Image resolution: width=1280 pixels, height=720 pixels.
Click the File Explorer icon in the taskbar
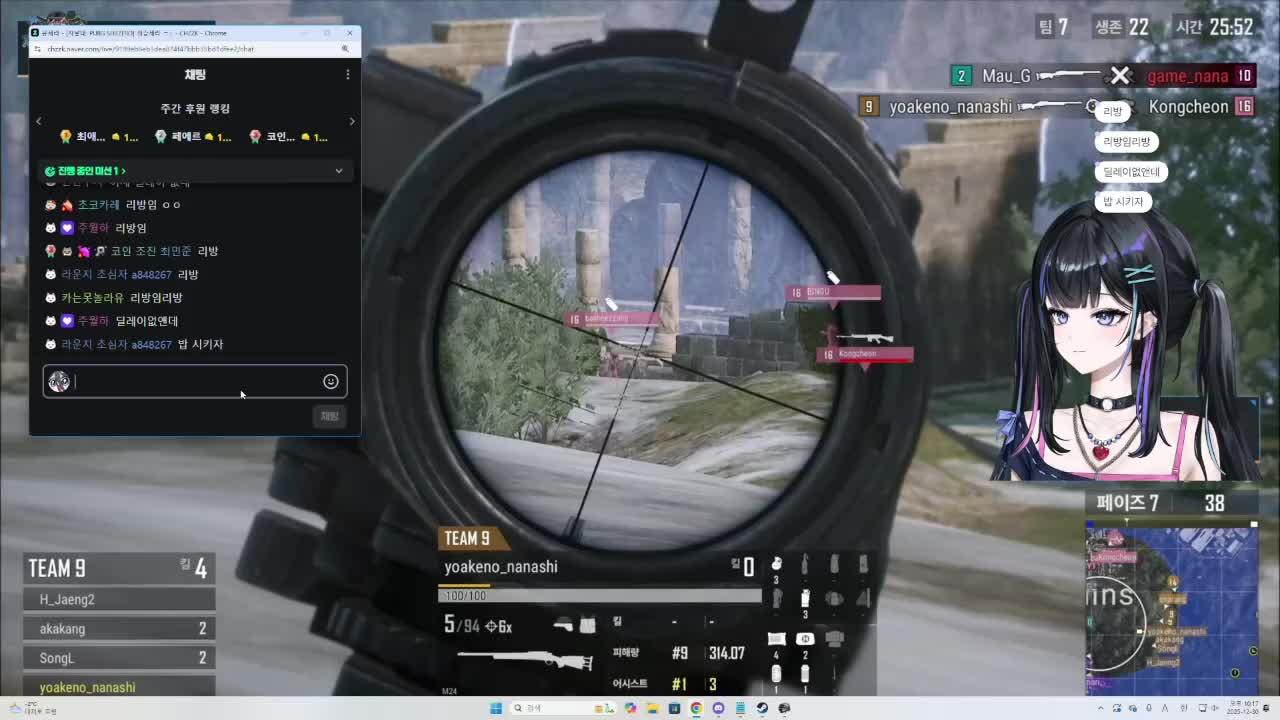point(652,708)
